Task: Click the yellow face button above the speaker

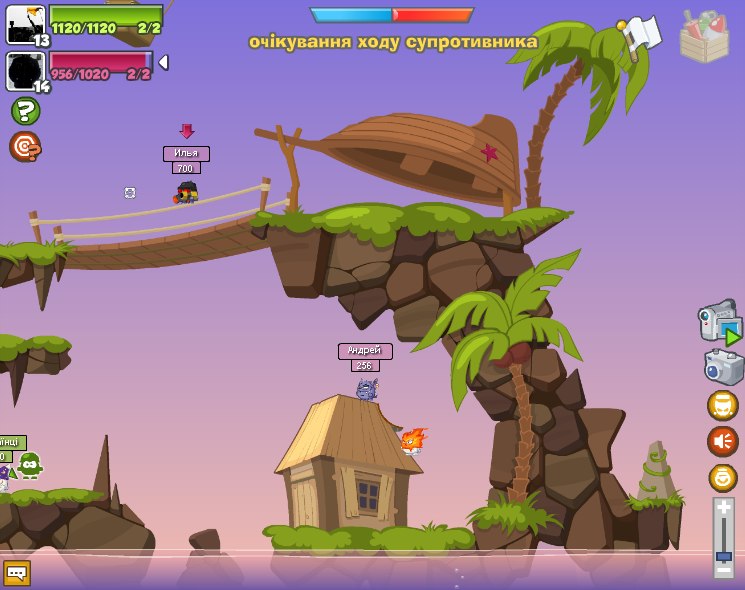Action: point(722,405)
